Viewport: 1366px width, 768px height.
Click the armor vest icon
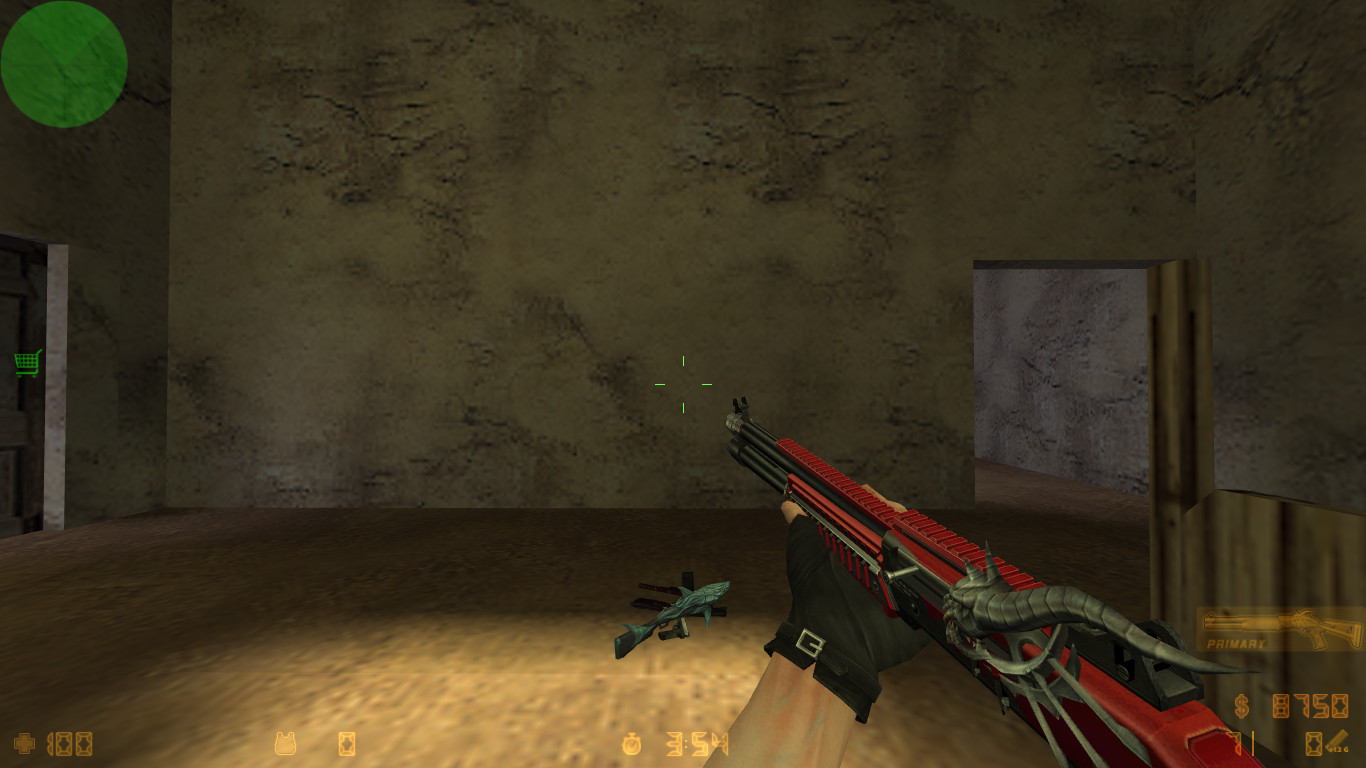(x=284, y=744)
